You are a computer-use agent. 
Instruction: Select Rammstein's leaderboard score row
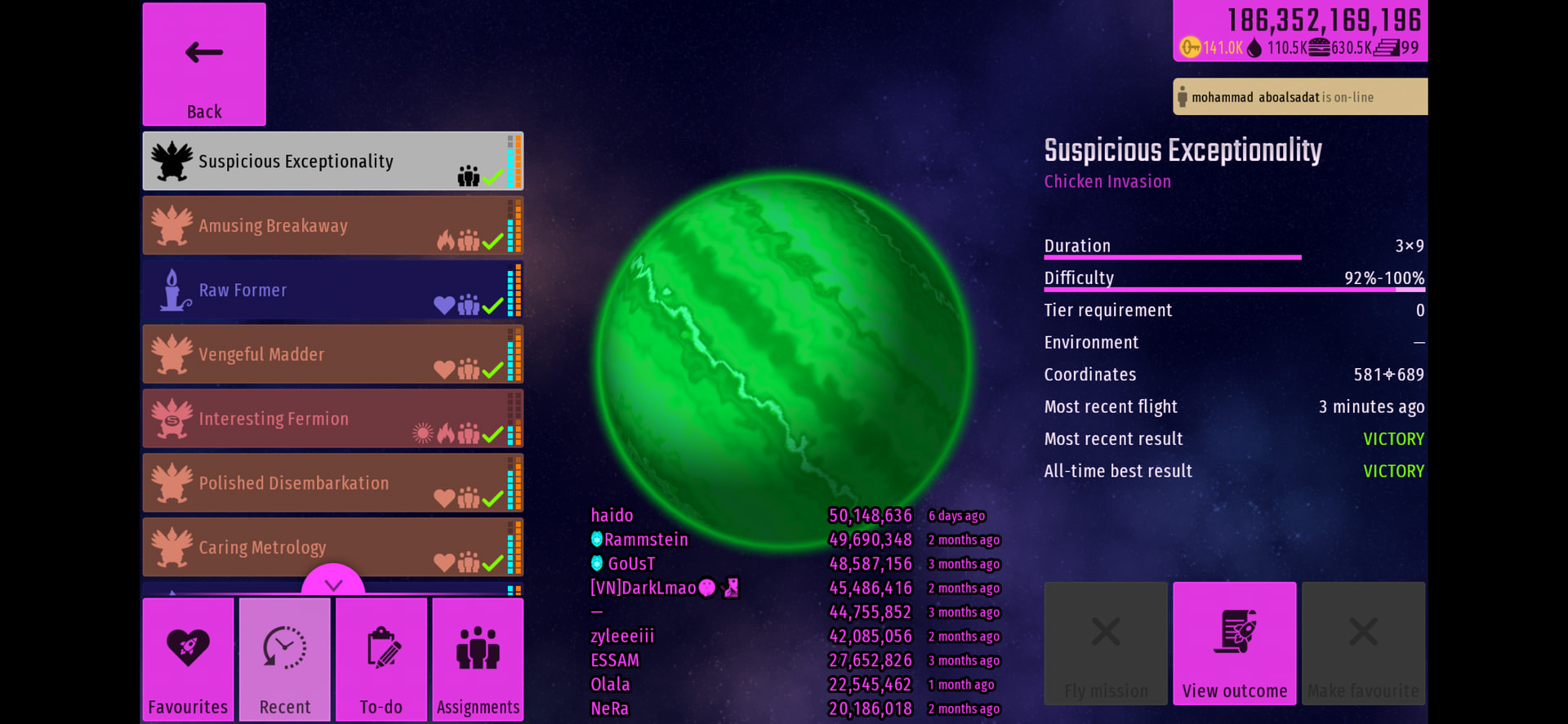coord(792,540)
